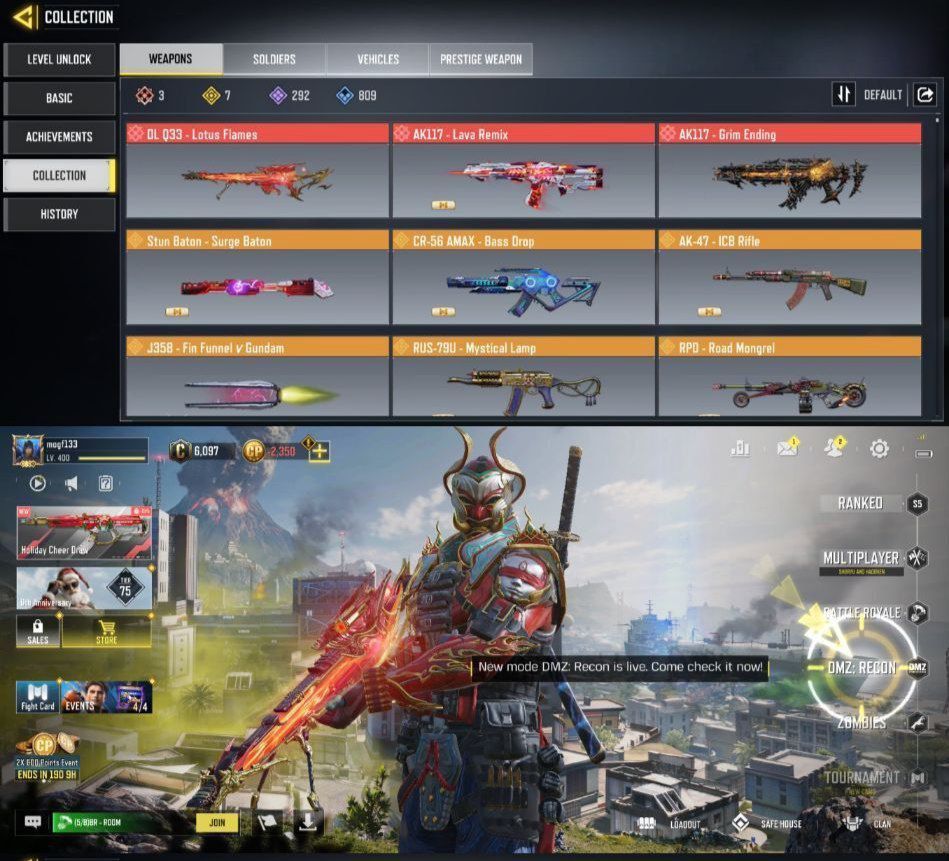Join the room with the Join button
This screenshot has height=861, width=949.
[216, 822]
